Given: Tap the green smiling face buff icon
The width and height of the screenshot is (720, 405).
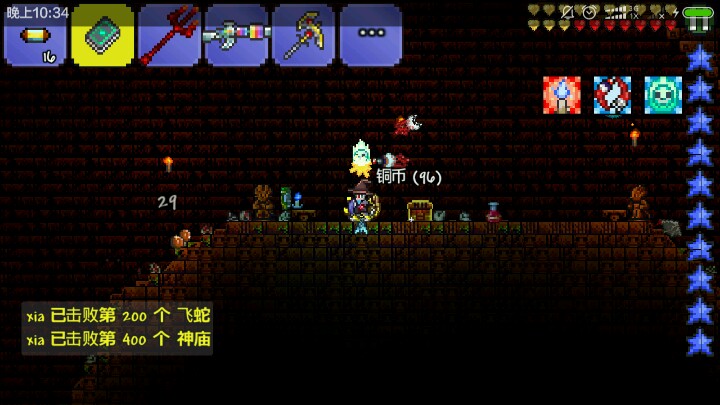Looking at the screenshot, I should pos(662,94).
